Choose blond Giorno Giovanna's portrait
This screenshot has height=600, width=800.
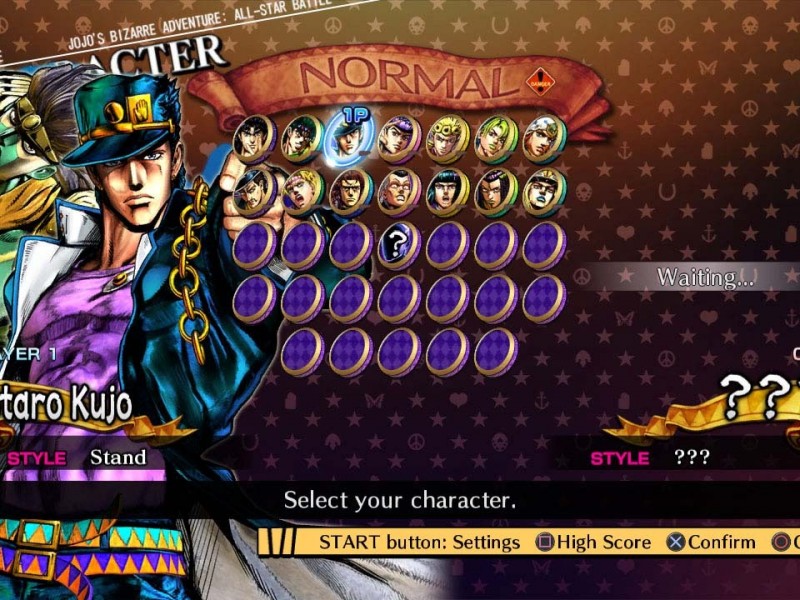pos(447,139)
